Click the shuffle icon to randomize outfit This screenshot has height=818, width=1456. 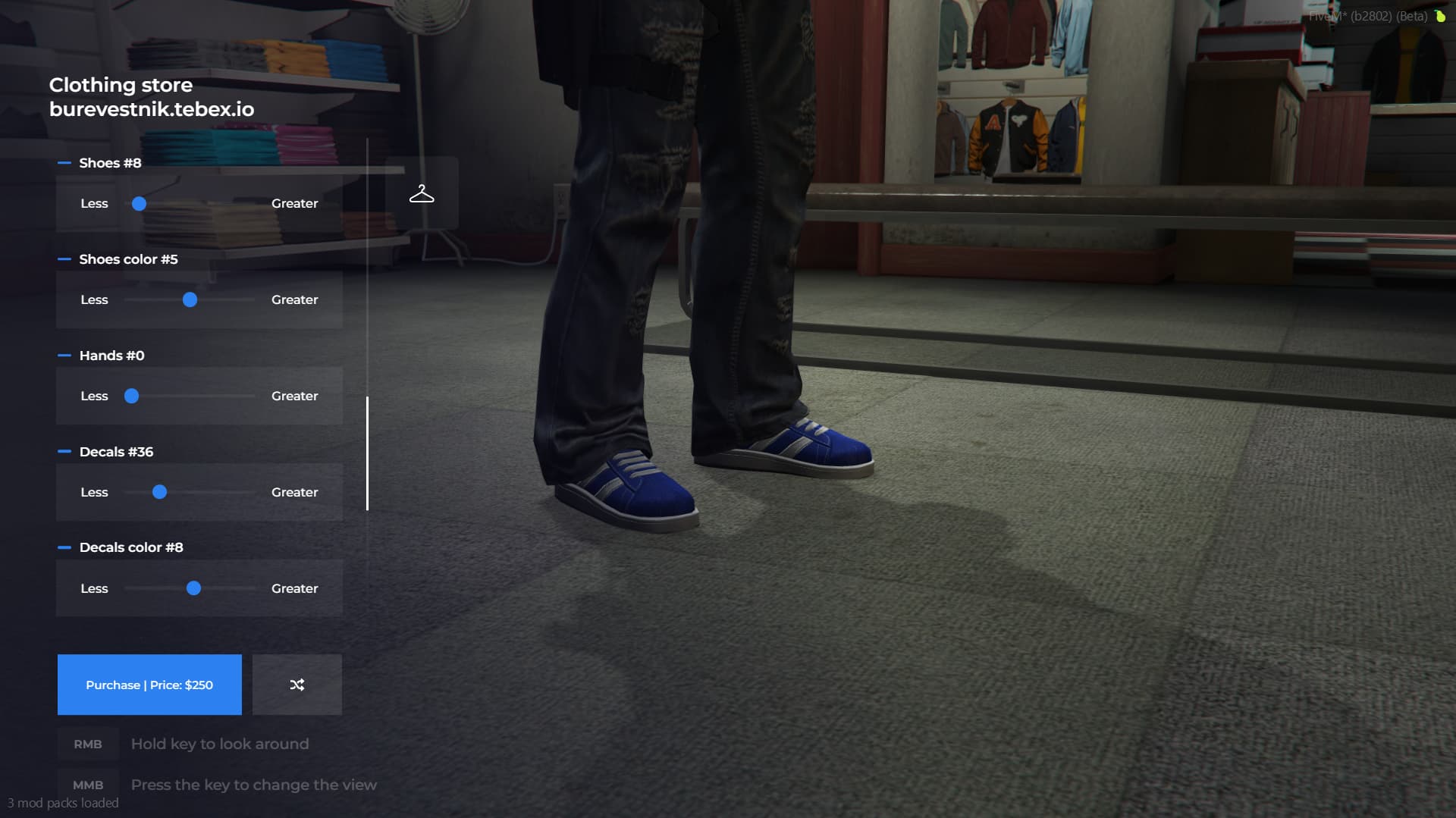297,684
